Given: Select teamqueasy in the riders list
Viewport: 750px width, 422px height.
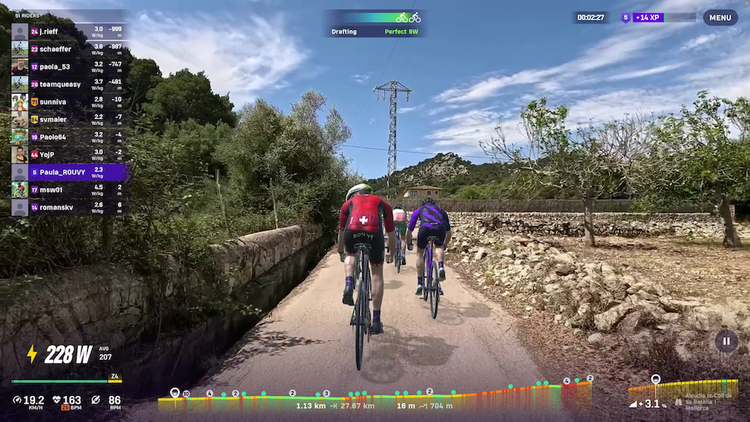Looking at the screenshot, I should 68,84.
